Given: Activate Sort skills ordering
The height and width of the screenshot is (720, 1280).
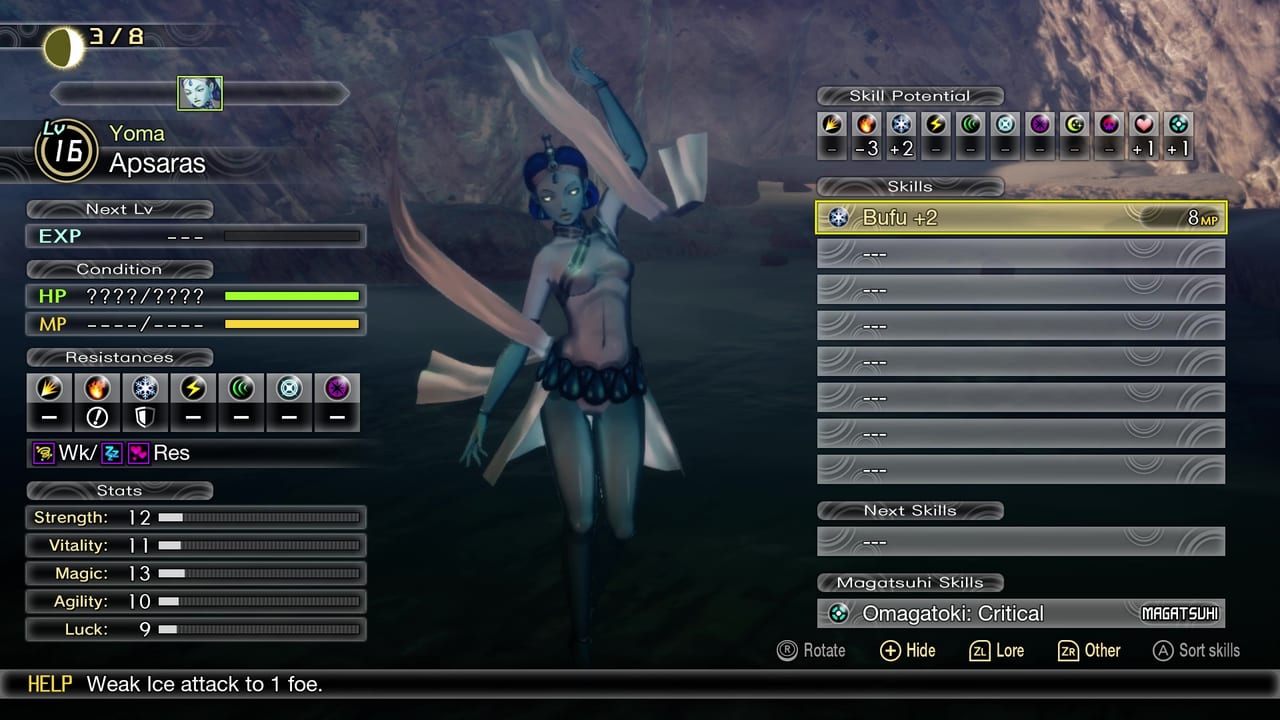Looking at the screenshot, I should [x=1196, y=650].
